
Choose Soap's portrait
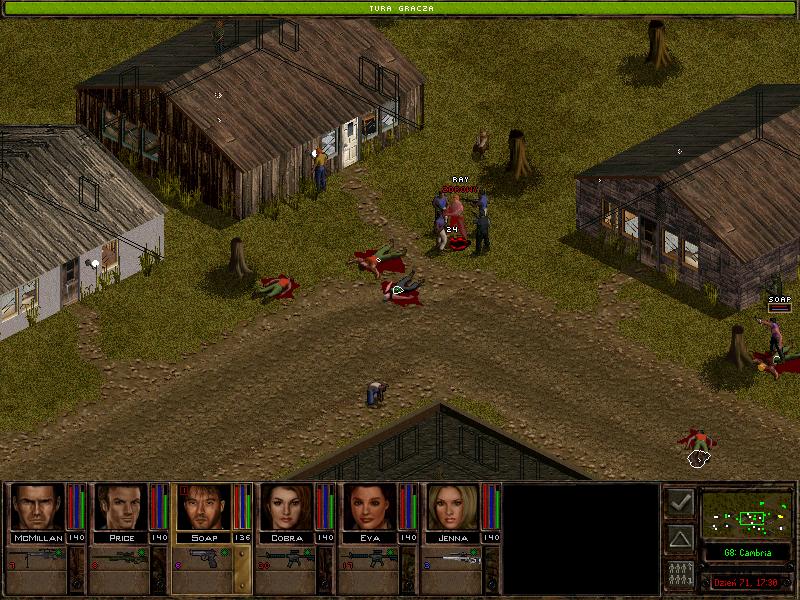click(203, 507)
